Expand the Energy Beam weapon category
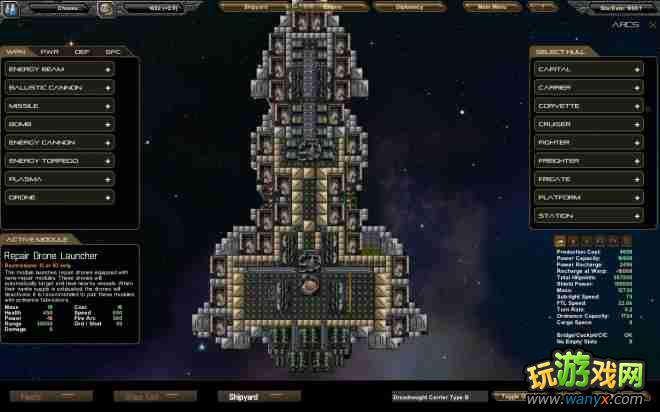Image resolution: width=660 pixels, height=412 pixels. point(58,69)
